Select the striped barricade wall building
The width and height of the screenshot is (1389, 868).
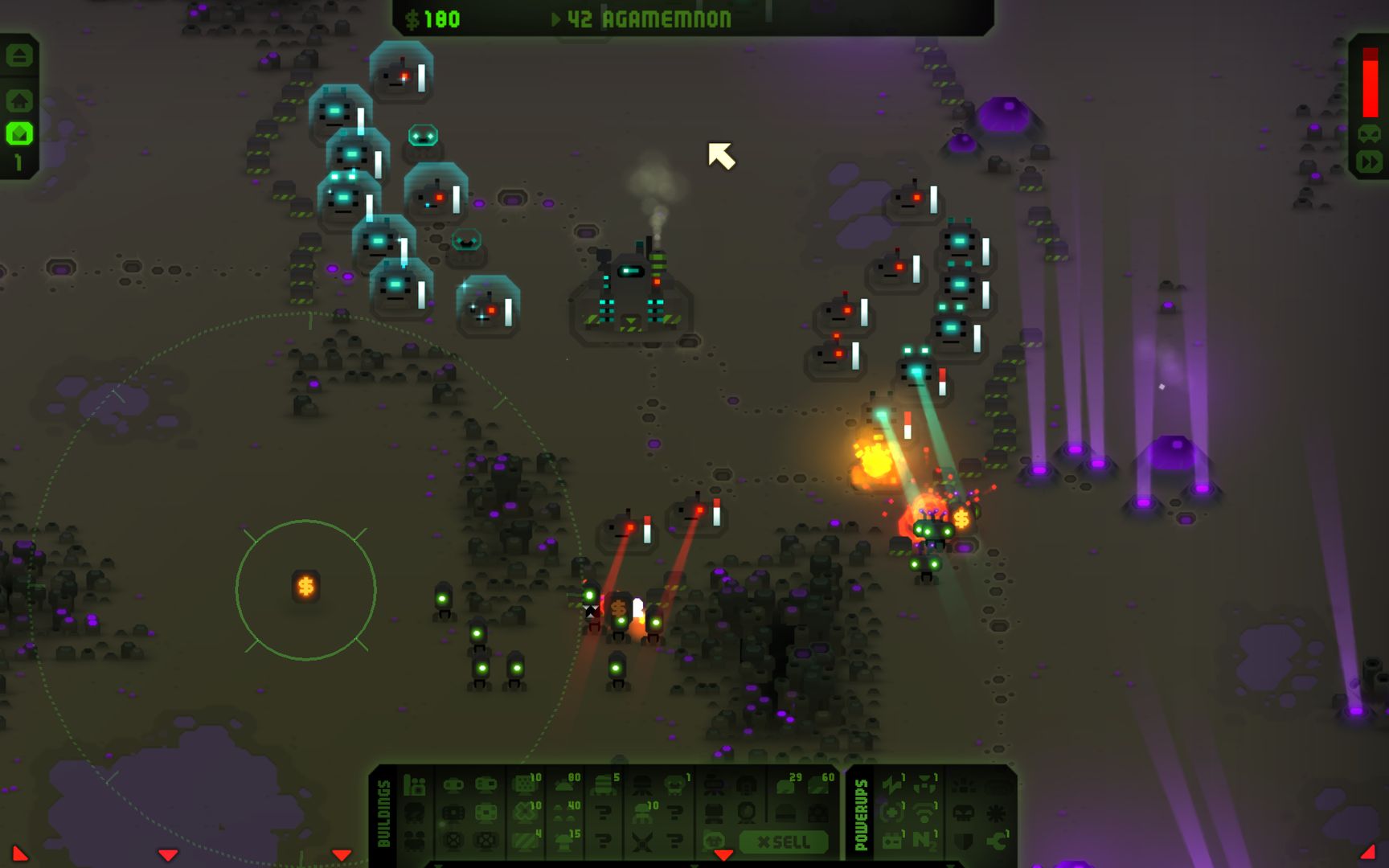[x=525, y=841]
